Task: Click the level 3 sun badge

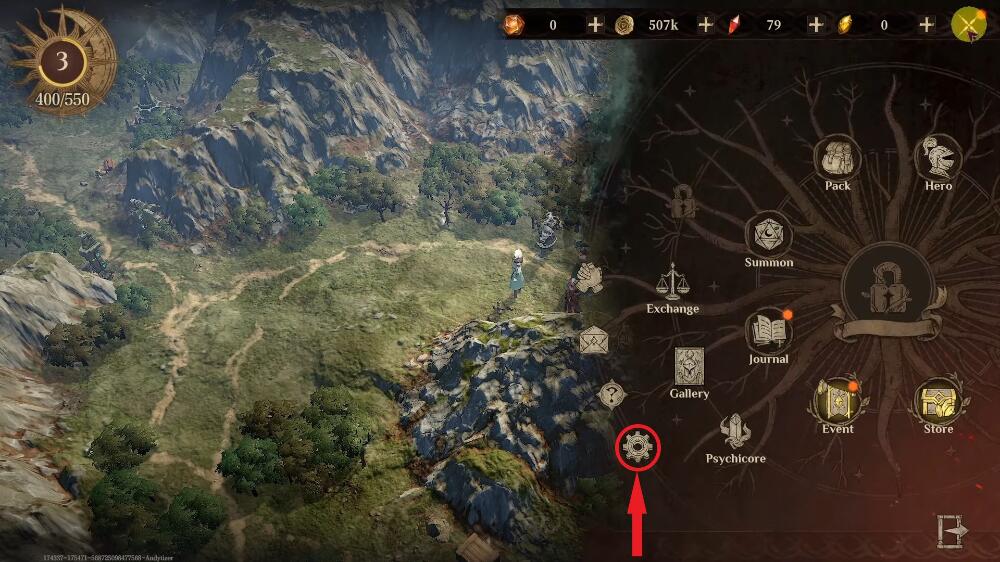Action: click(62, 61)
